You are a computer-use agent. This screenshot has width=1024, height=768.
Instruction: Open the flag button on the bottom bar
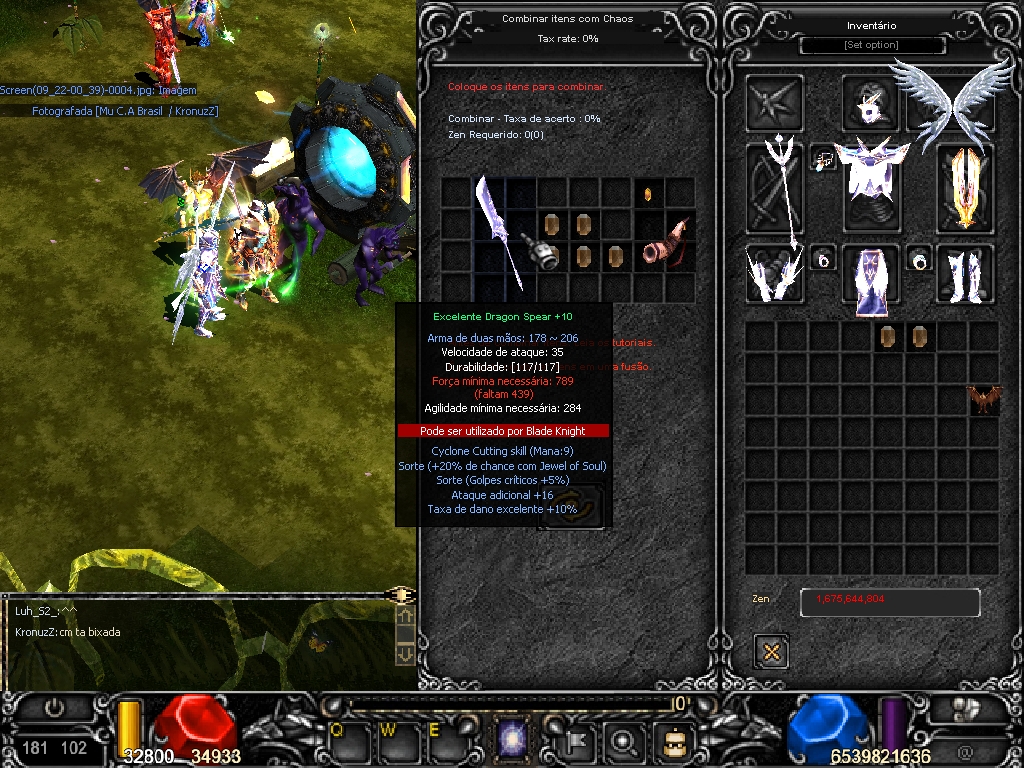[x=581, y=741]
